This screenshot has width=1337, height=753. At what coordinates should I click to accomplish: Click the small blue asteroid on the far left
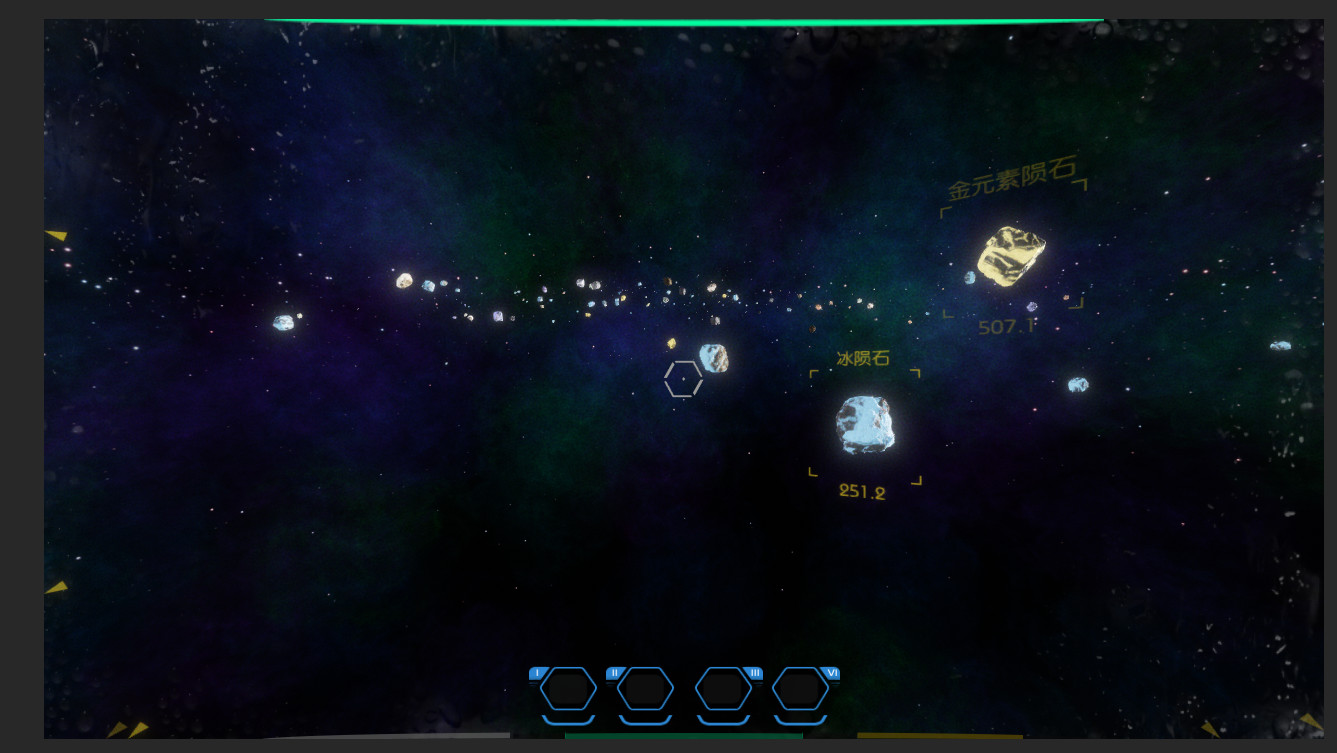tap(283, 322)
